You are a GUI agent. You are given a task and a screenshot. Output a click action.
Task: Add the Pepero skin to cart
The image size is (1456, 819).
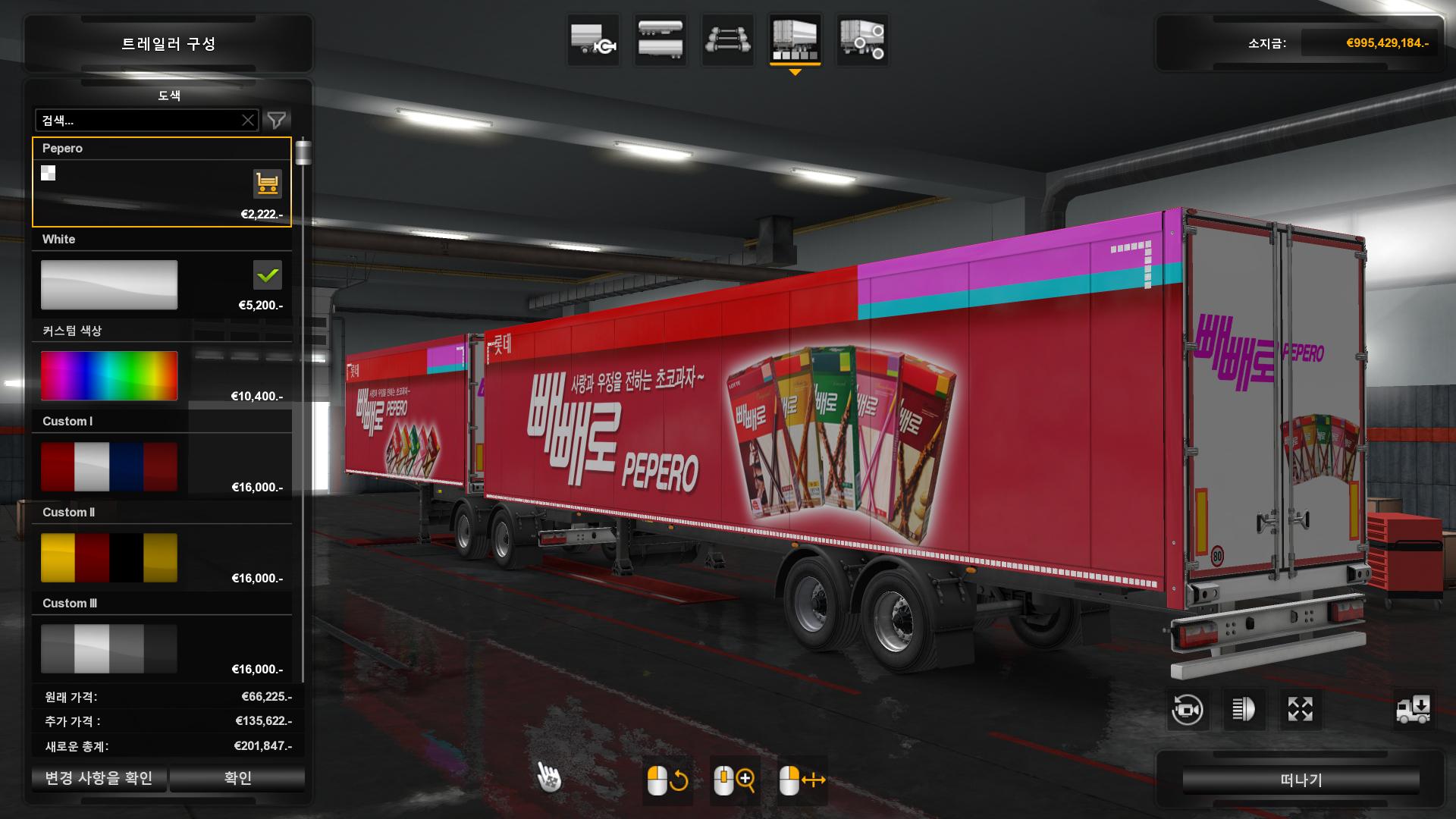point(267,184)
